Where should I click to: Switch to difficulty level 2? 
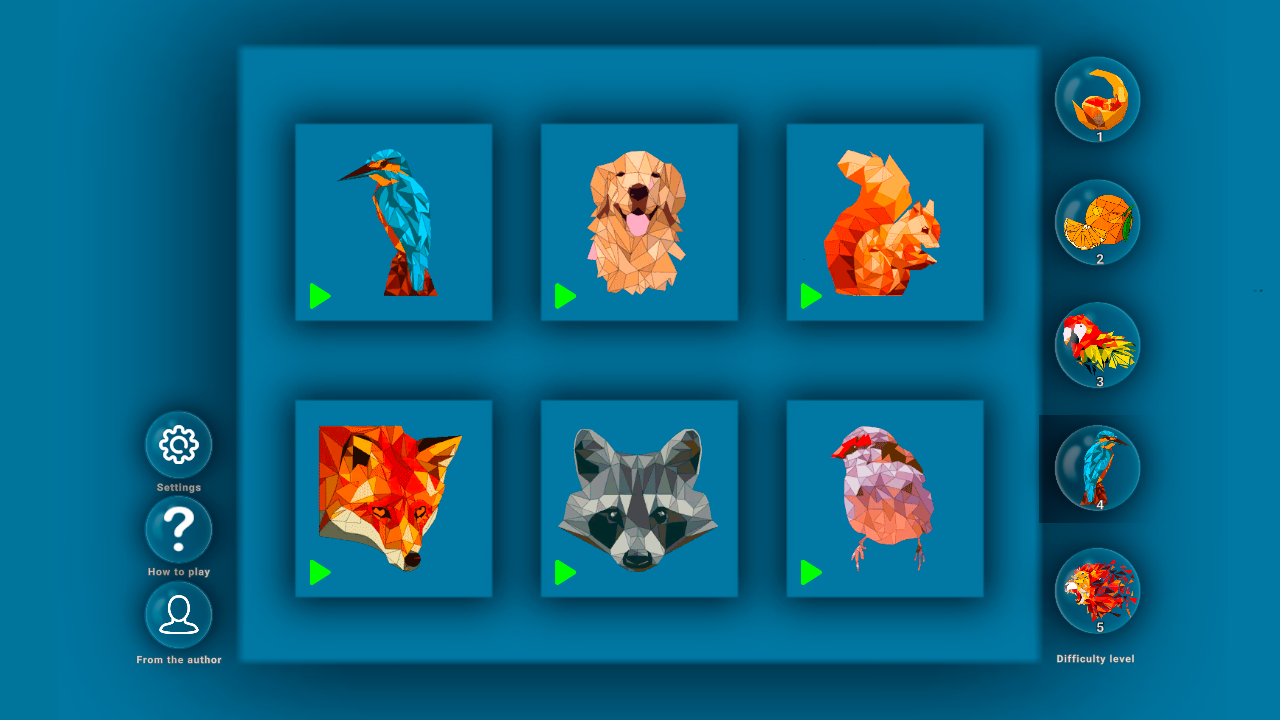pos(1097,222)
